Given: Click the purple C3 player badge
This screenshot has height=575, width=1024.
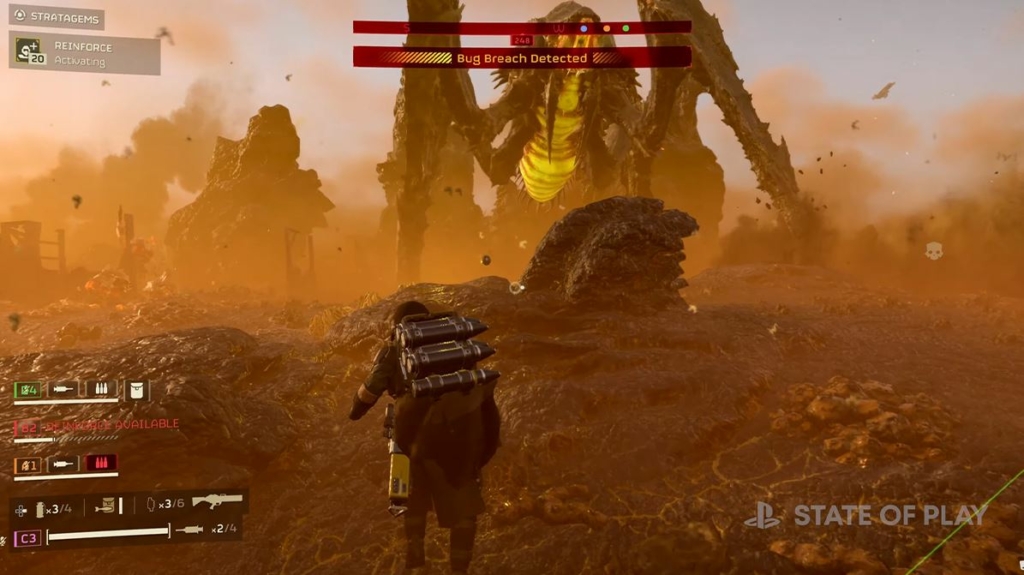Looking at the screenshot, I should pos(26,537).
